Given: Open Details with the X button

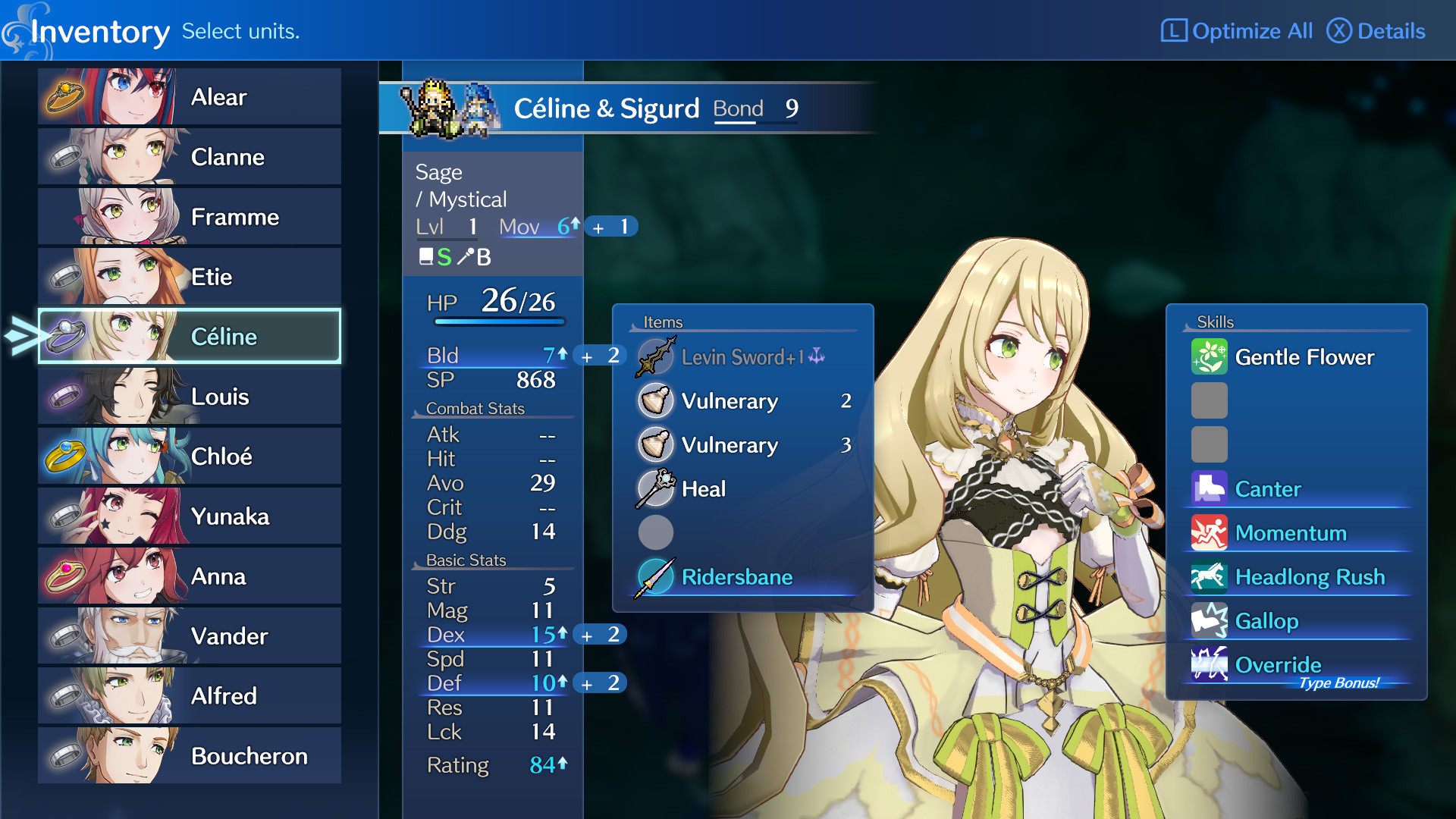Looking at the screenshot, I should [x=1376, y=31].
